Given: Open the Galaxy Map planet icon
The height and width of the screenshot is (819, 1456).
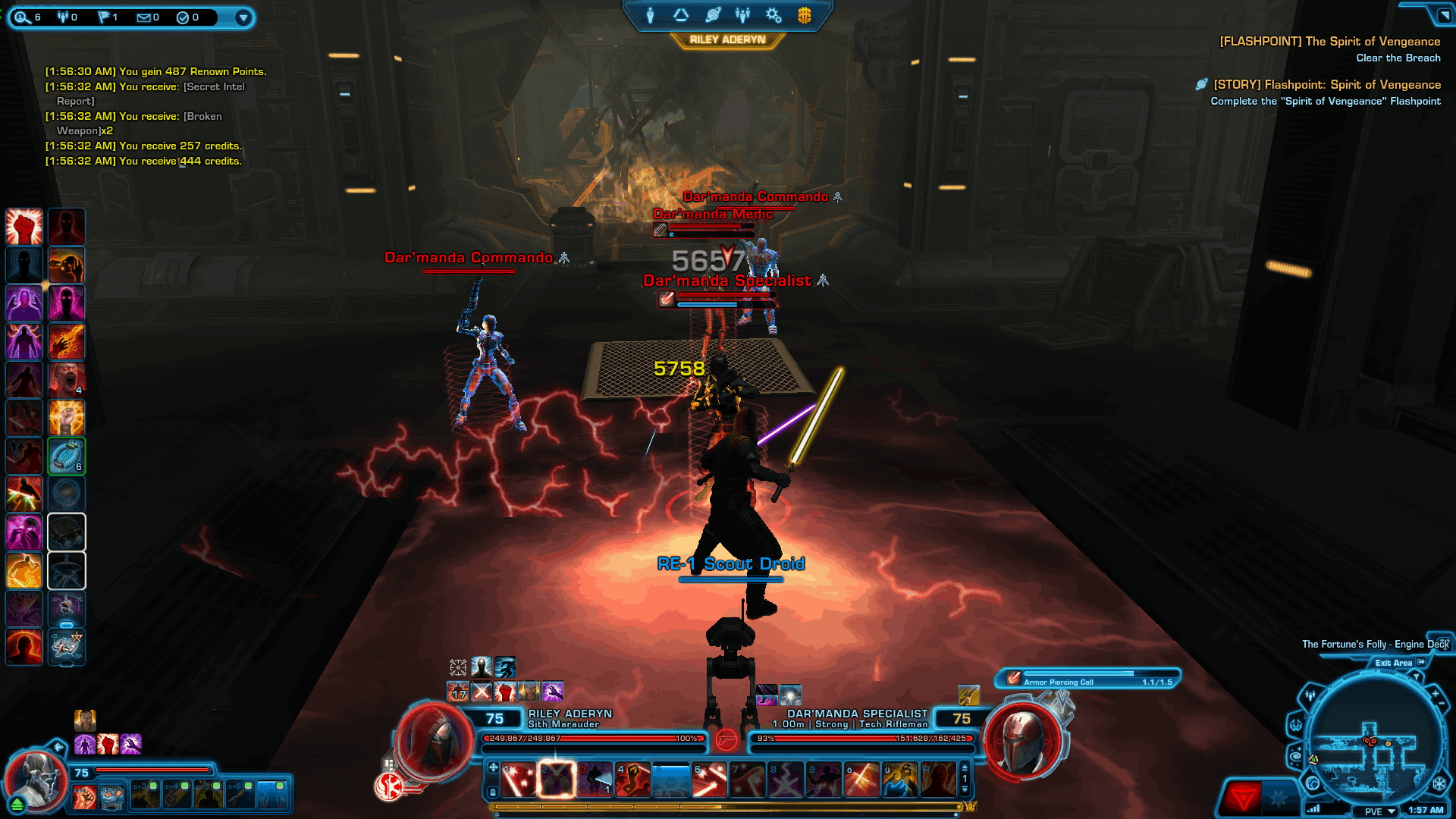Looking at the screenshot, I should [x=712, y=14].
